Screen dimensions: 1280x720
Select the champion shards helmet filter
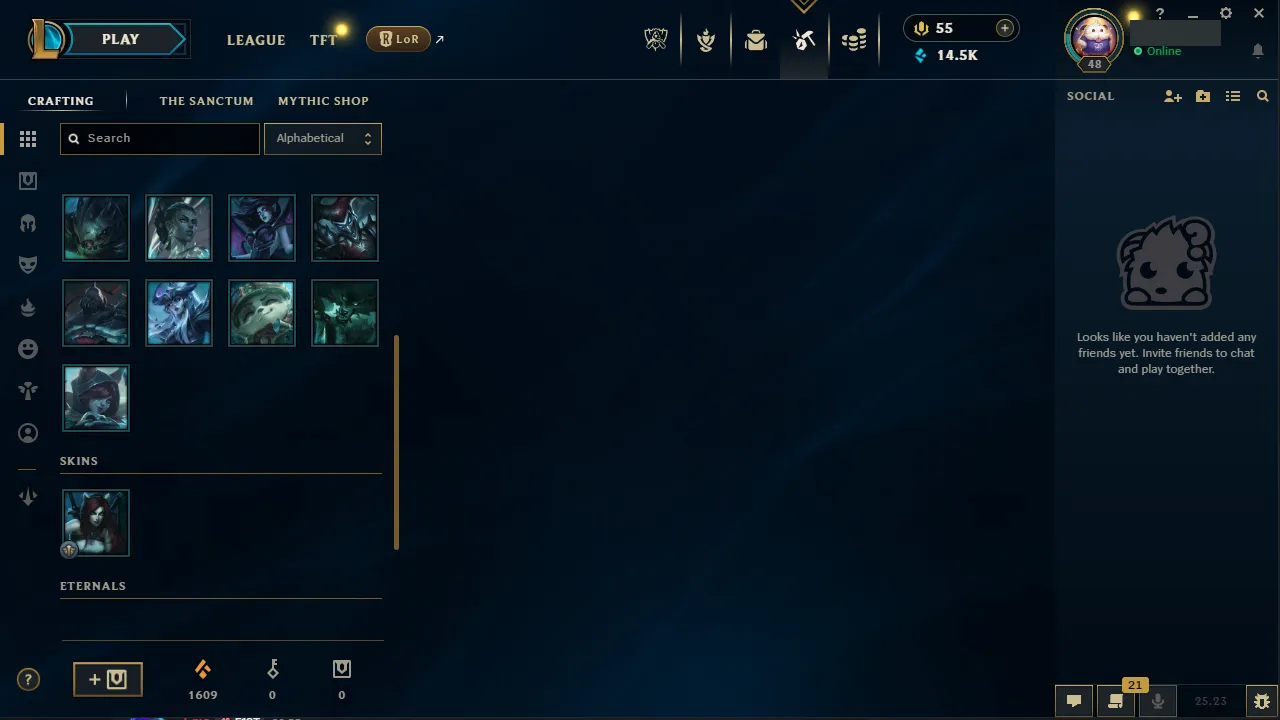click(28, 222)
